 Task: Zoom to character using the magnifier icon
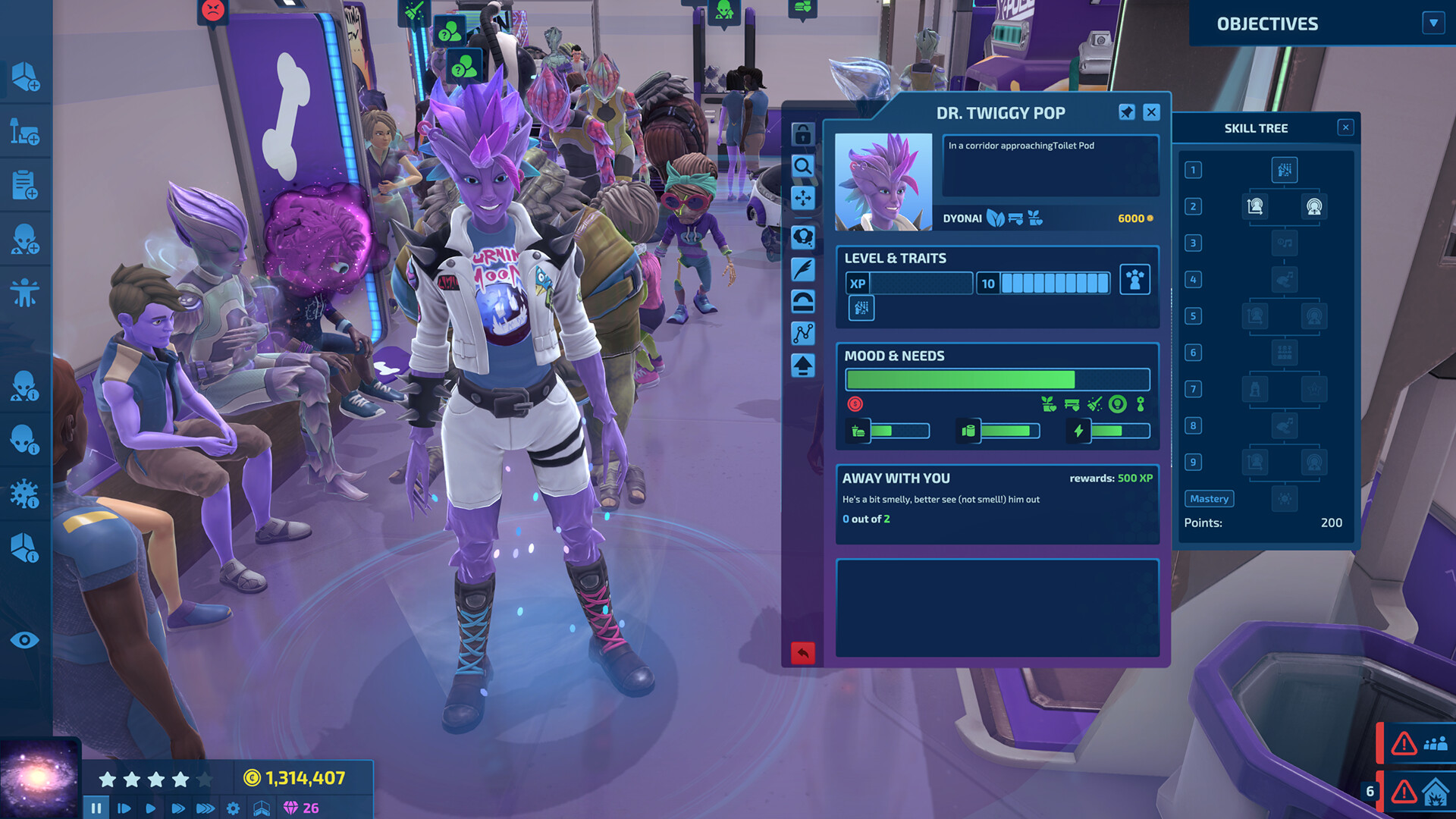802,166
